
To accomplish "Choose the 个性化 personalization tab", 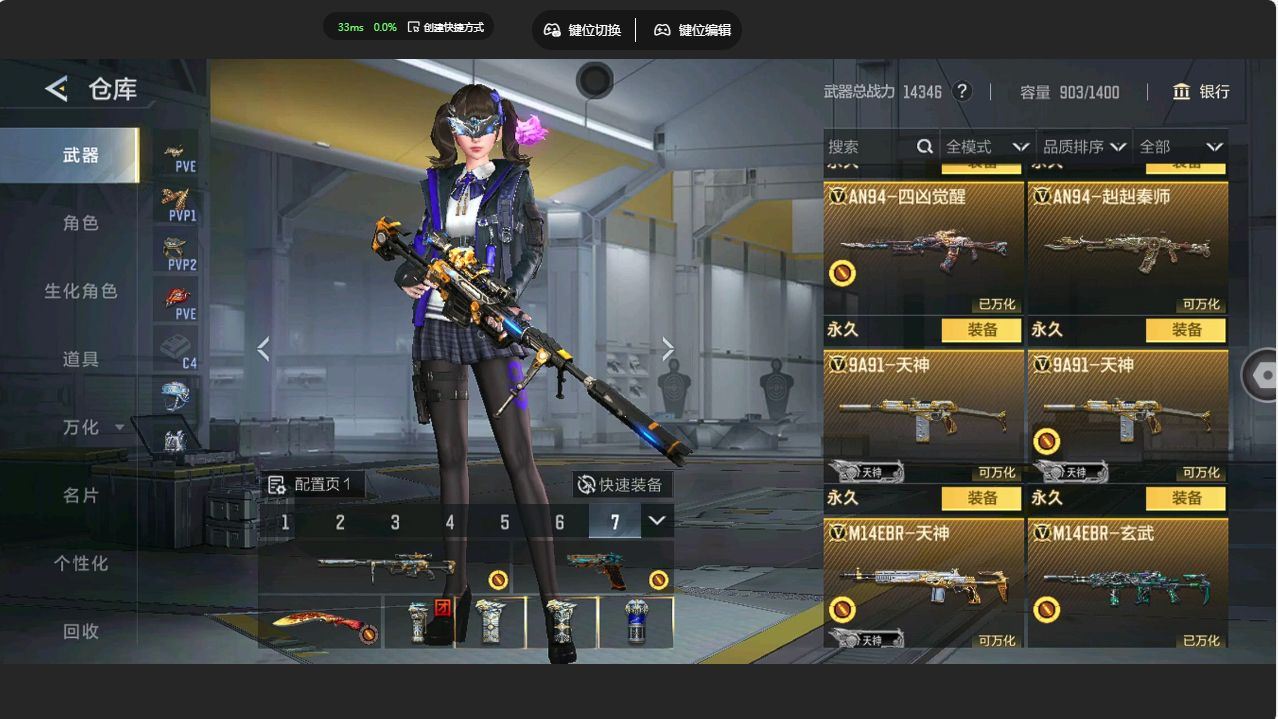I will pyautogui.click(x=81, y=563).
